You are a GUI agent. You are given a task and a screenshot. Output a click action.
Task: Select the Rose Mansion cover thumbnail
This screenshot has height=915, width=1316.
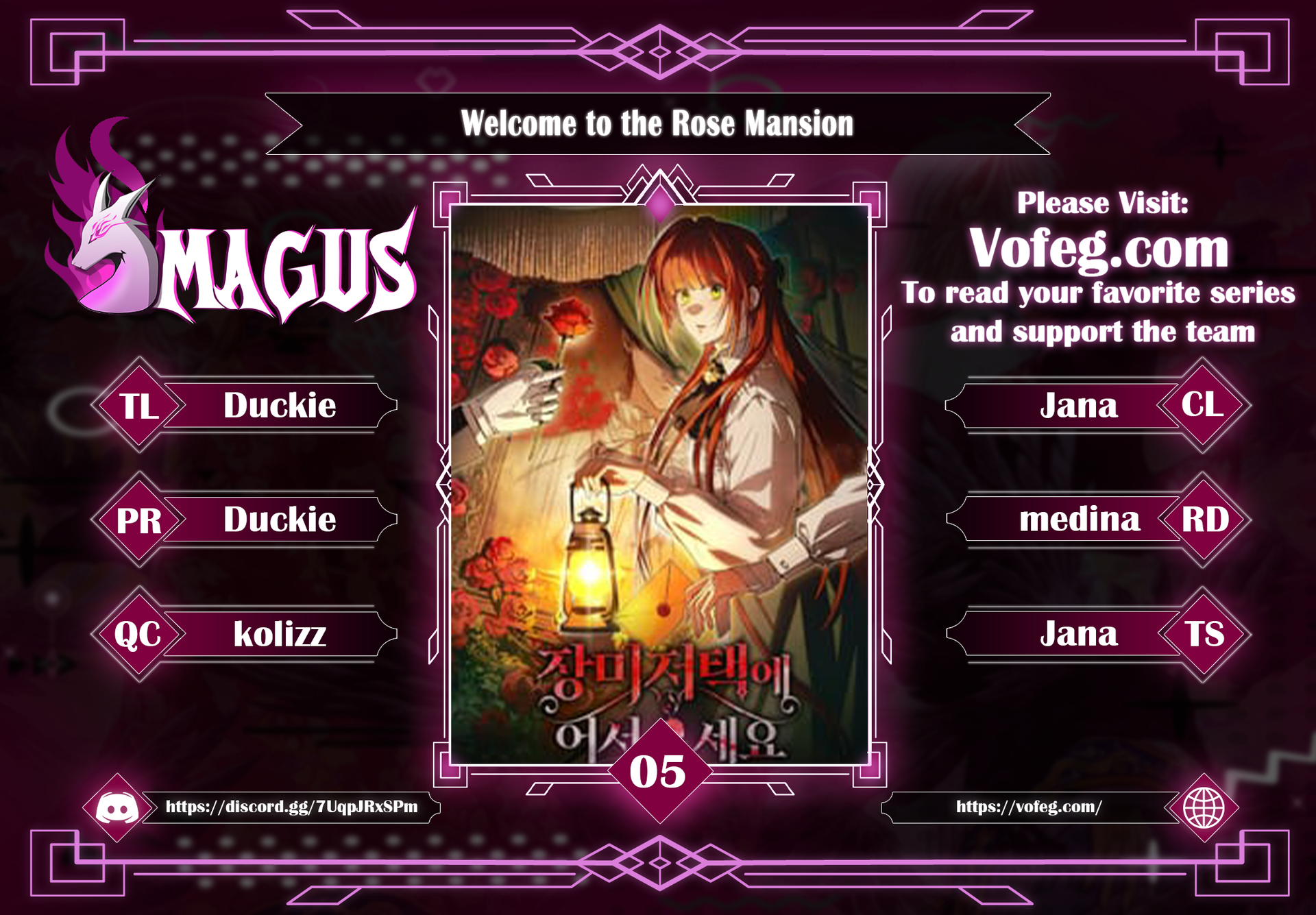click(x=659, y=483)
